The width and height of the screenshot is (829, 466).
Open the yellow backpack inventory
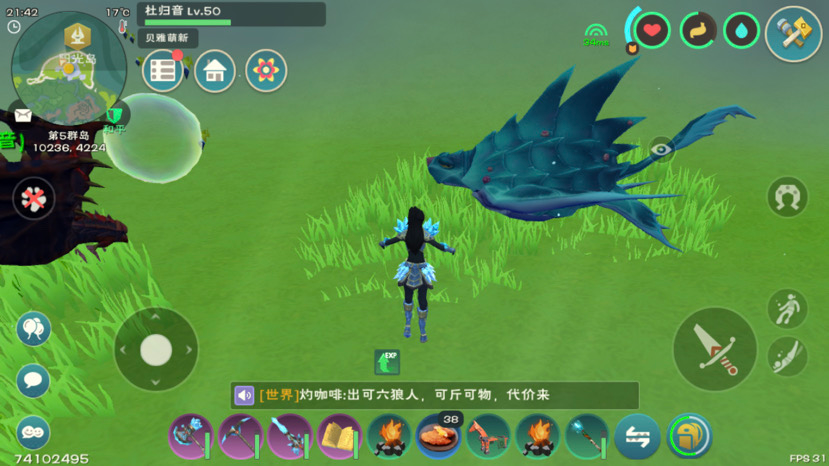[689, 436]
